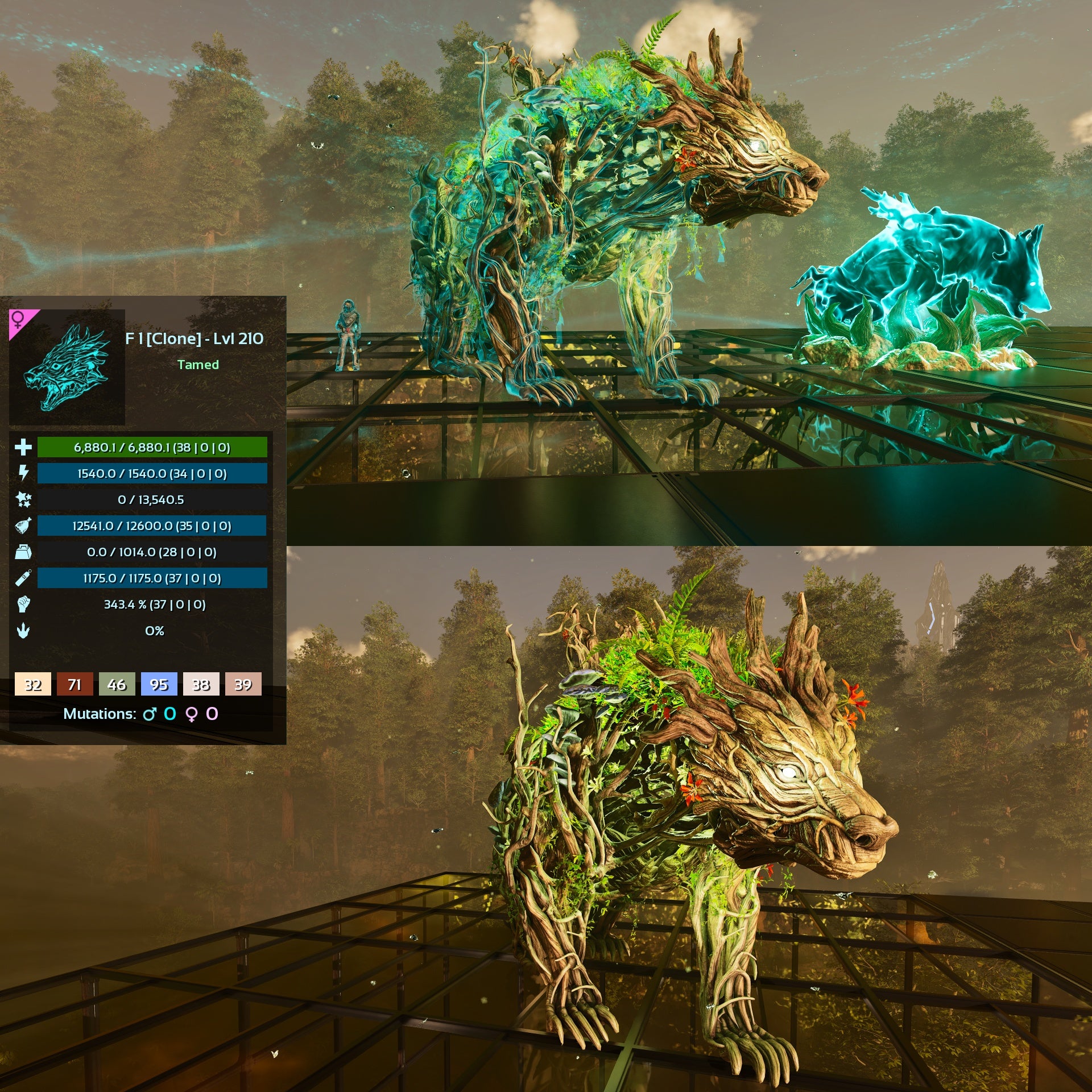Select the blue color swatch 95
1092x1092 pixels.
tap(159, 684)
